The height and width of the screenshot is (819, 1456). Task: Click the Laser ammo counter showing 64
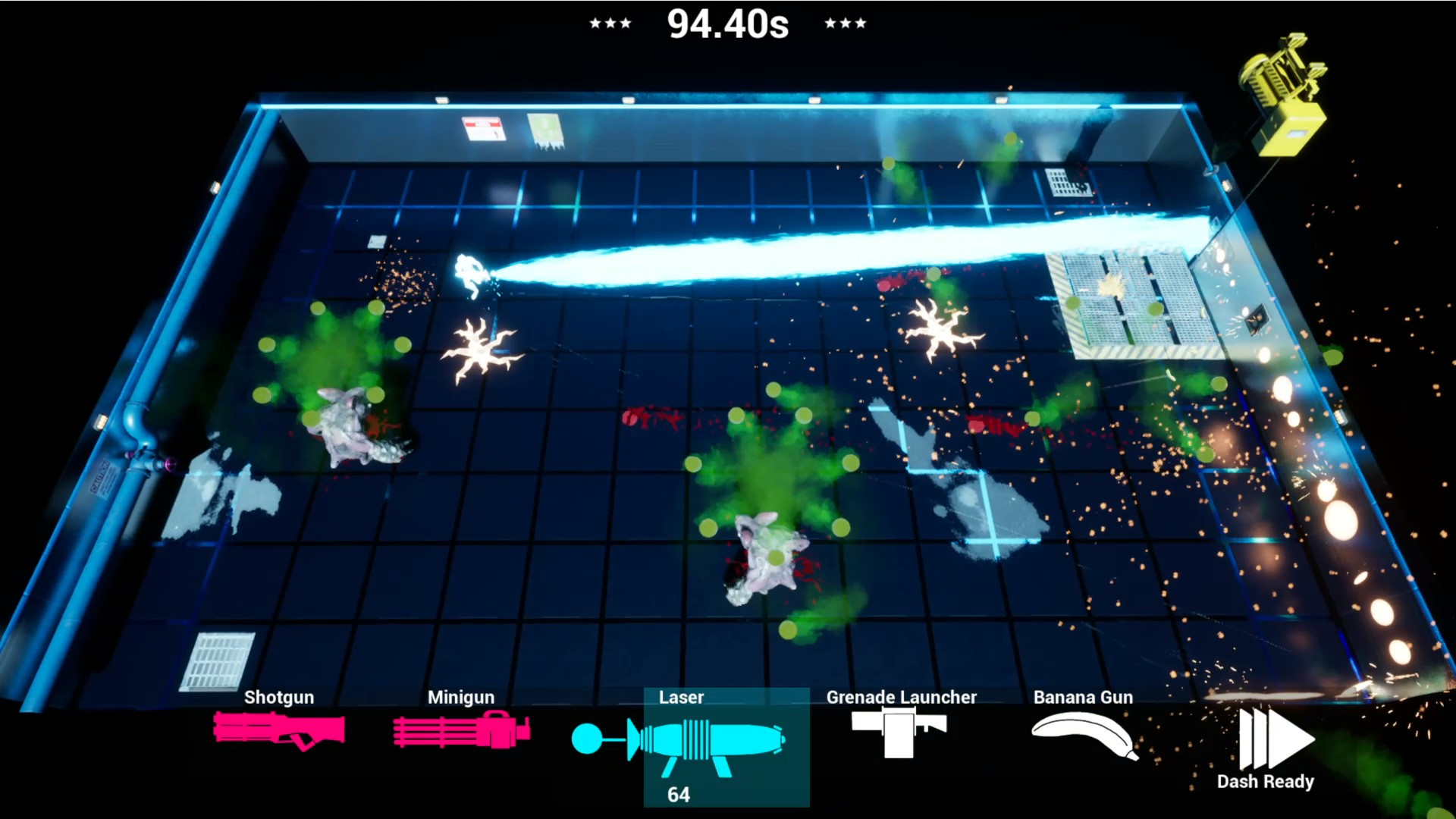click(680, 795)
